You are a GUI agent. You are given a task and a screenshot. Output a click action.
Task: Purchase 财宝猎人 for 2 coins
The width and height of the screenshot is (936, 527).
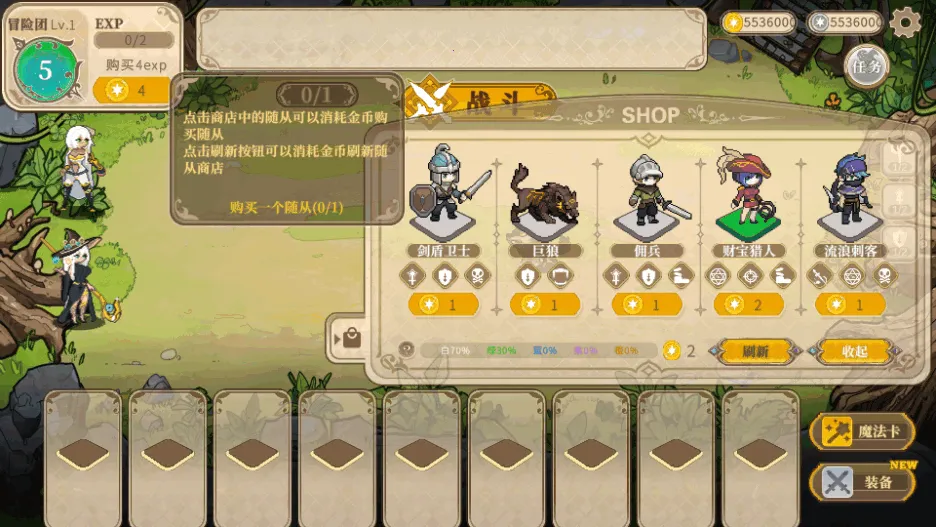748,304
